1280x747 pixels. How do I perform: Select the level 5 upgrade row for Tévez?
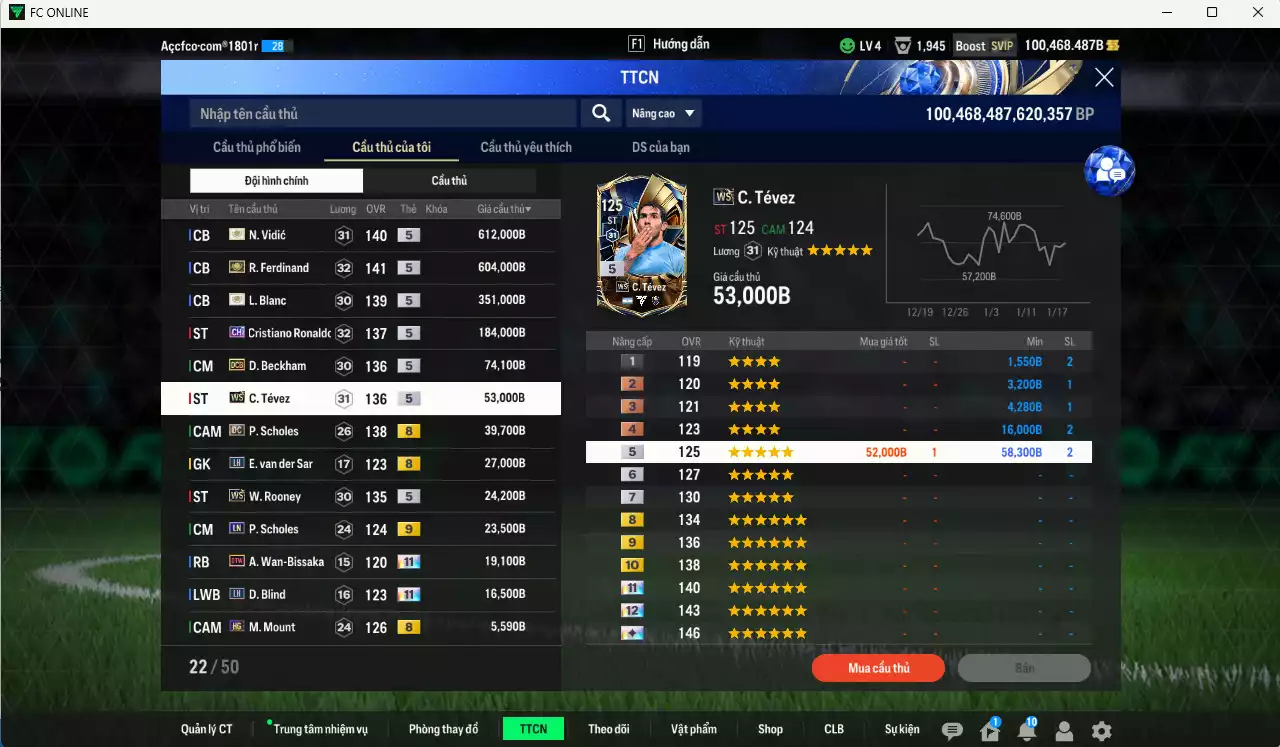tap(840, 452)
